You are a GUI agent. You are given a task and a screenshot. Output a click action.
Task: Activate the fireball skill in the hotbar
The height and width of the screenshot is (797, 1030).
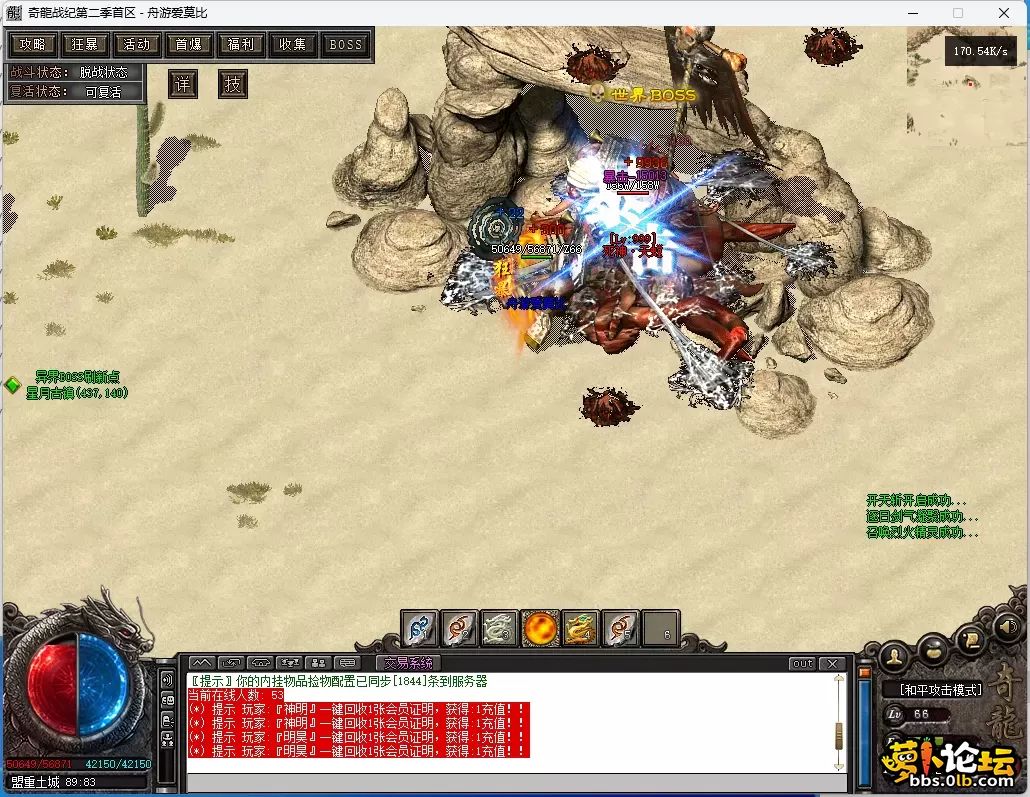[x=540, y=629]
